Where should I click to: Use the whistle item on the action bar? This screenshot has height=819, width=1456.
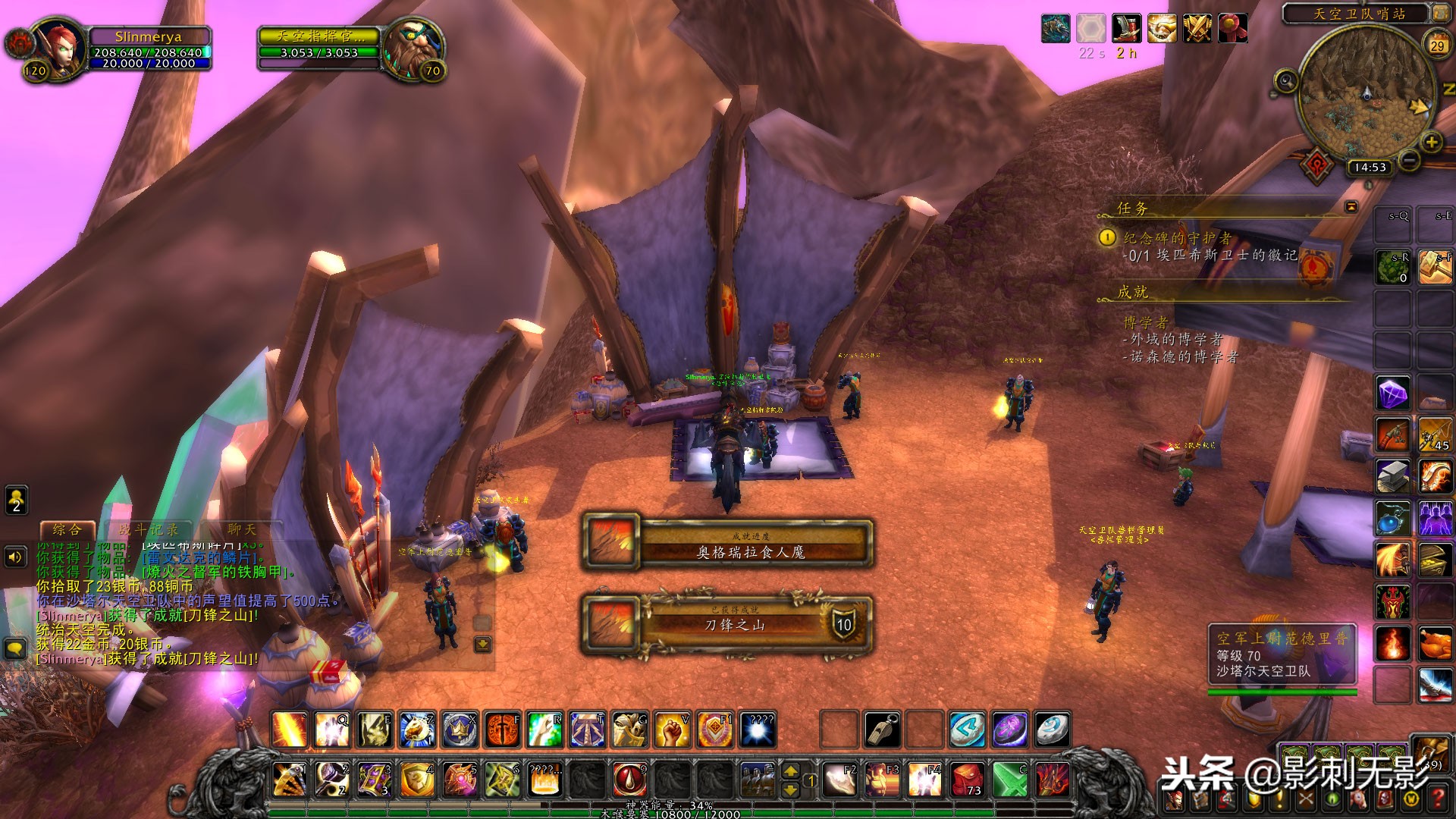coord(882,730)
